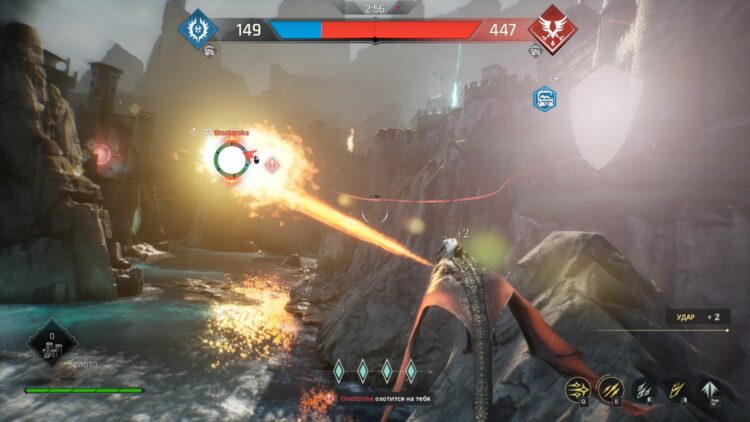Click the blue objective marker on the fortress
This screenshot has height=422, width=750.
click(545, 98)
